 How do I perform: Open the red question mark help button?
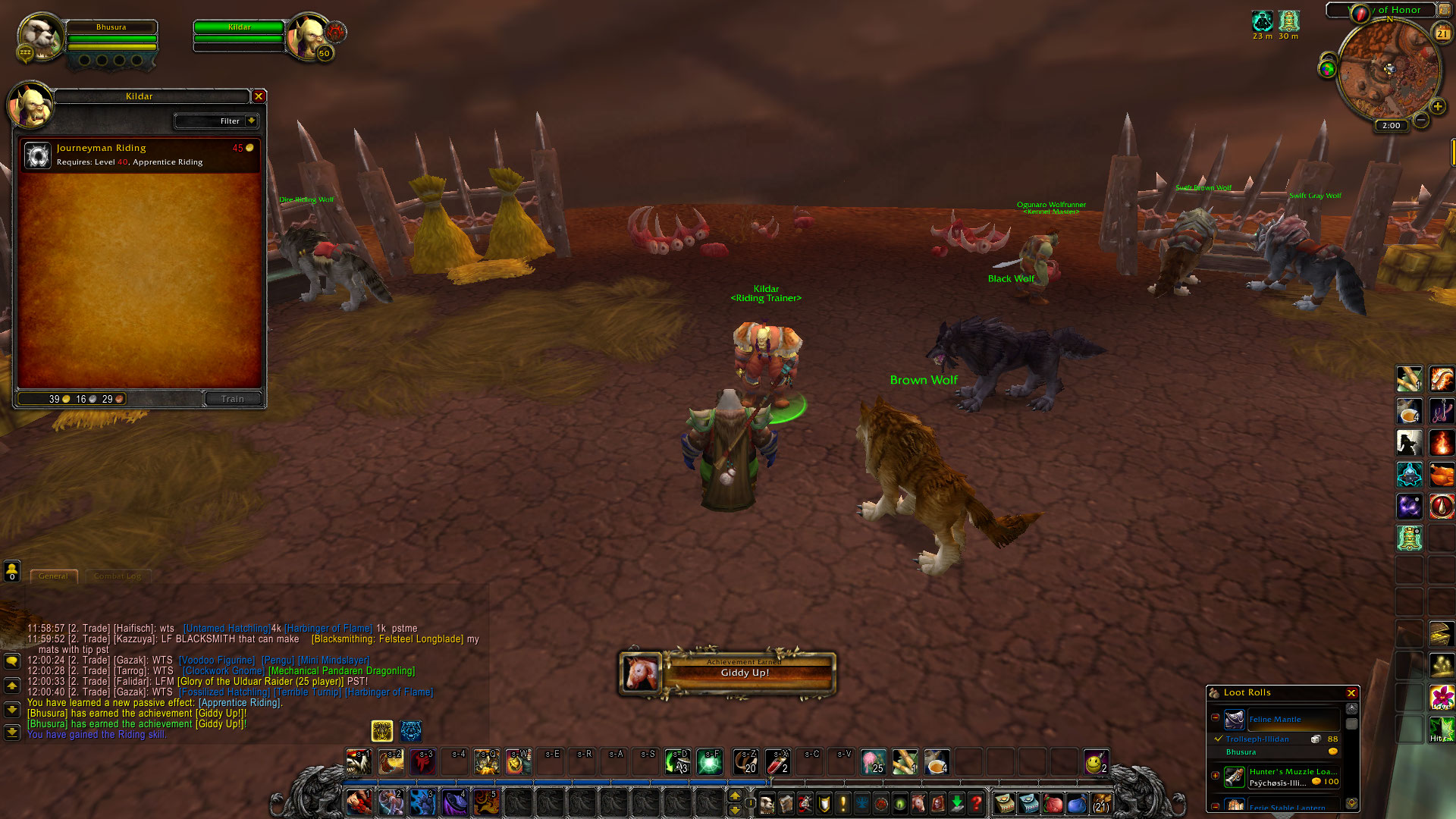tap(977, 802)
